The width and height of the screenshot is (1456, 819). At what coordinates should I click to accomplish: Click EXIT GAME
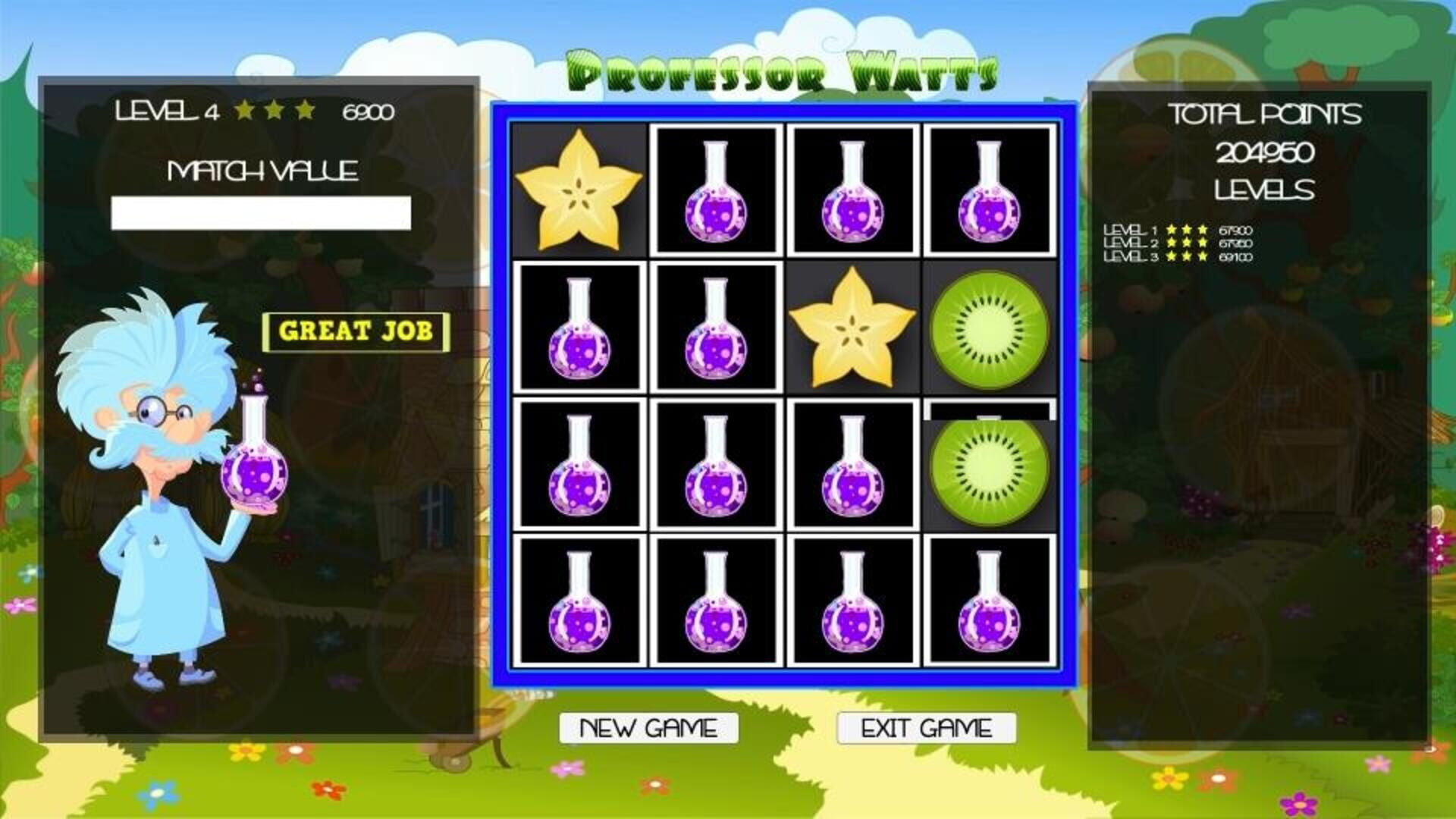click(x=927, y=728)
